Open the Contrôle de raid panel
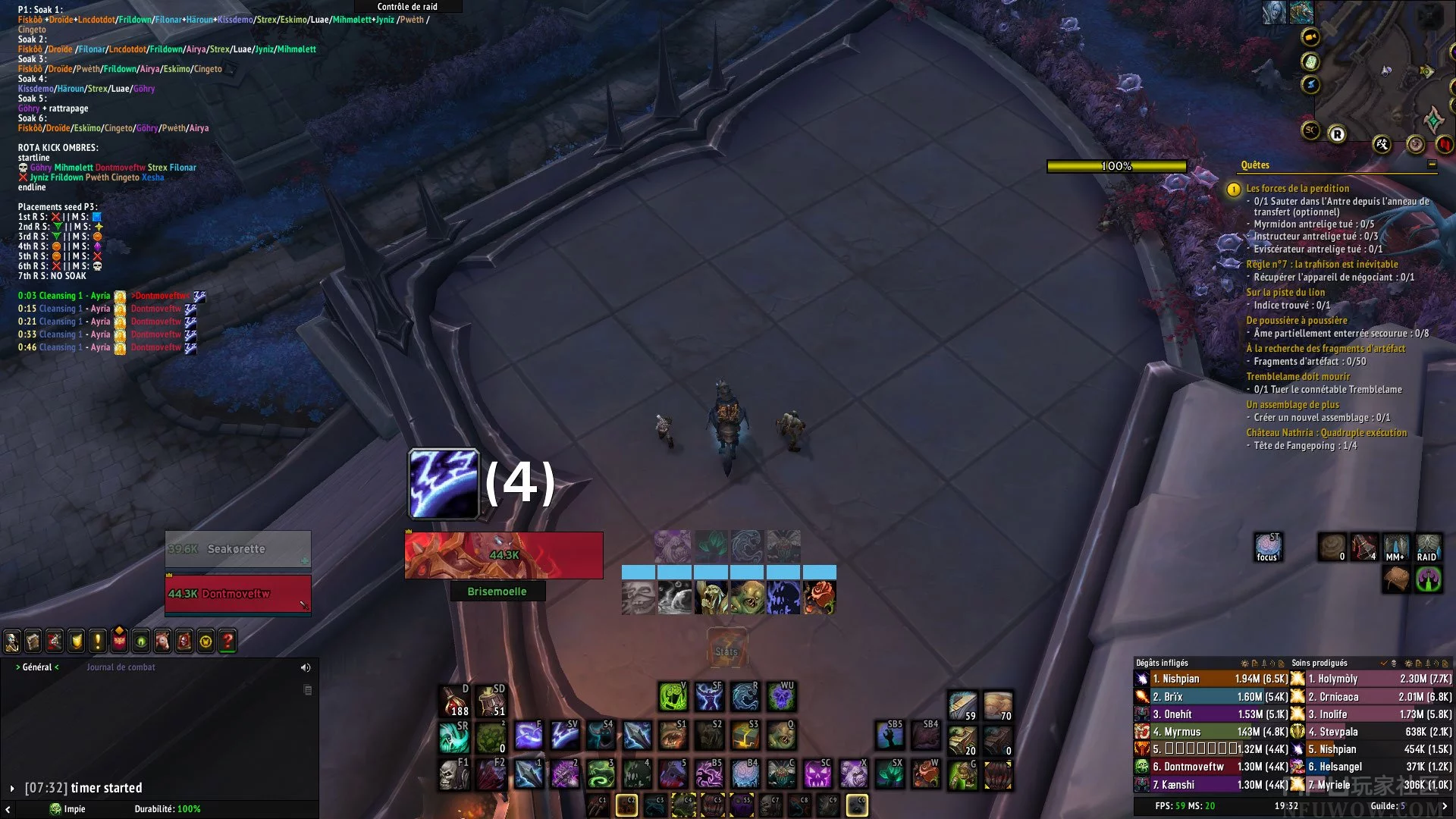Viewport: 1456px width, 819px height. pyautogui.click(x=407, y=7)
